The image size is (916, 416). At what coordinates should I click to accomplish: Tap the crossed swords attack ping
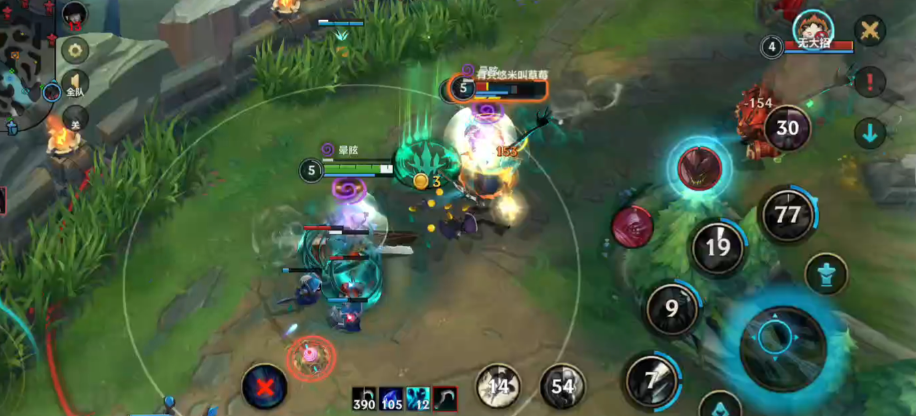click(x=871, y=31)
